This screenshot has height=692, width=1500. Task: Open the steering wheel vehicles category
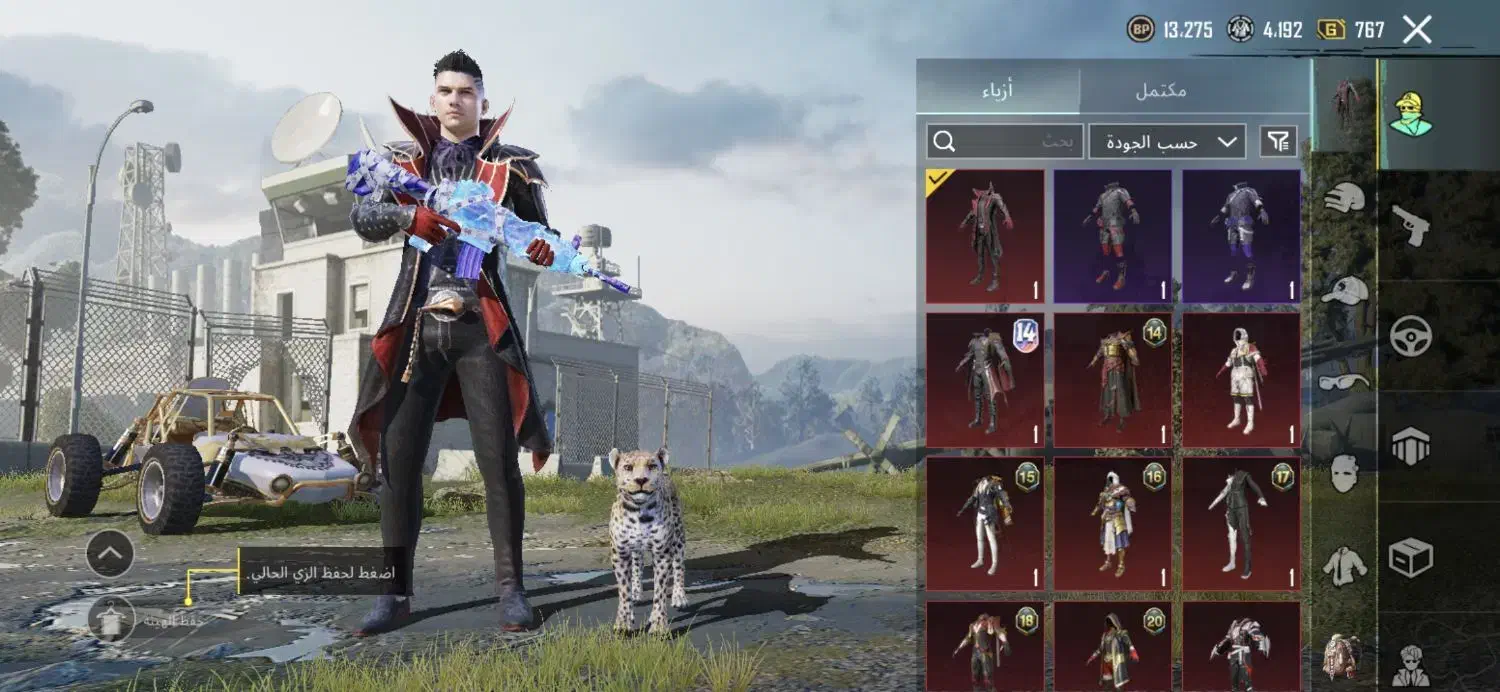click(x=1410, y=336)
